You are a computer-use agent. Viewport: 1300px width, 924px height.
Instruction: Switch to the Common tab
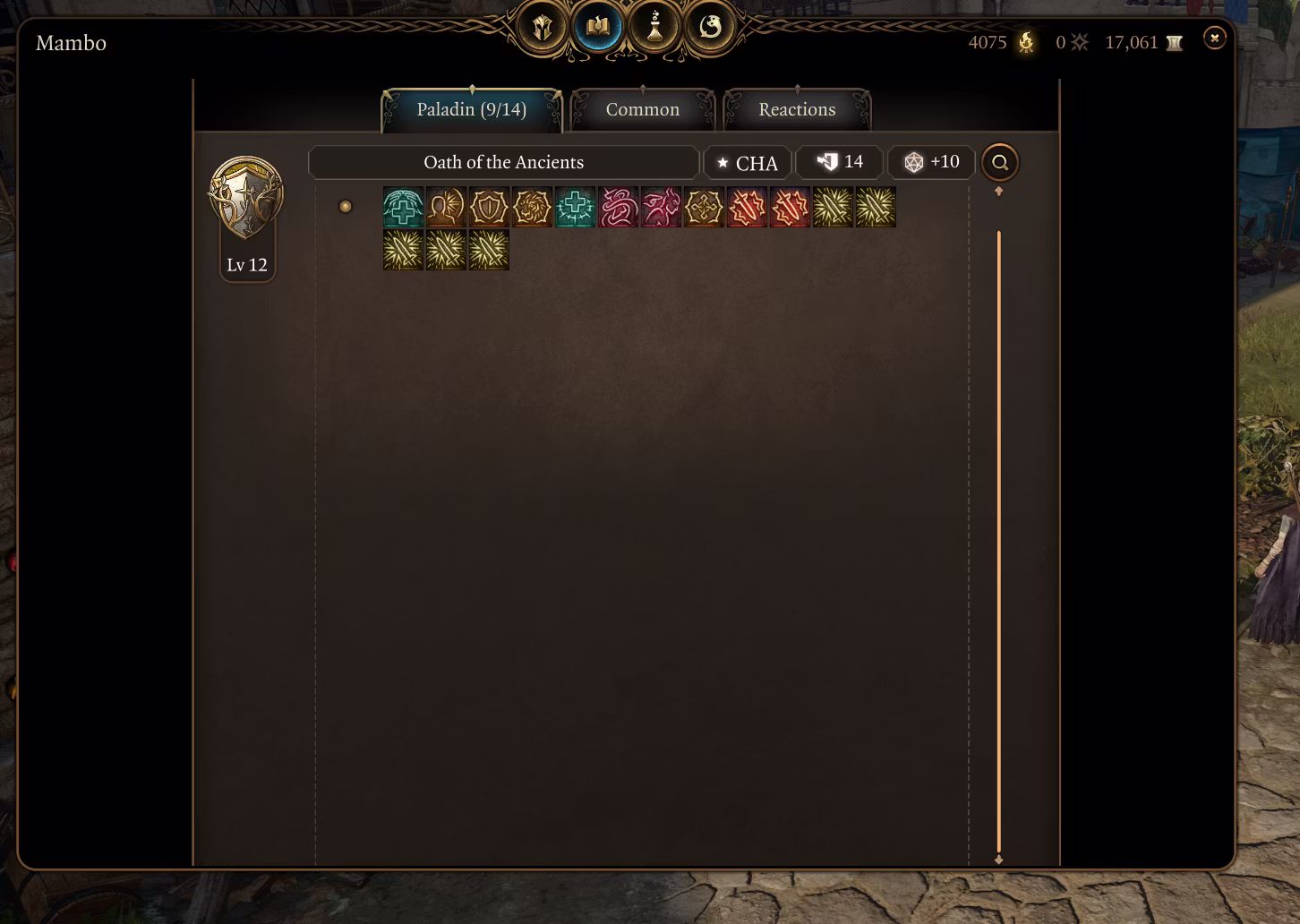pyautogui.click(x=643, y=110)
